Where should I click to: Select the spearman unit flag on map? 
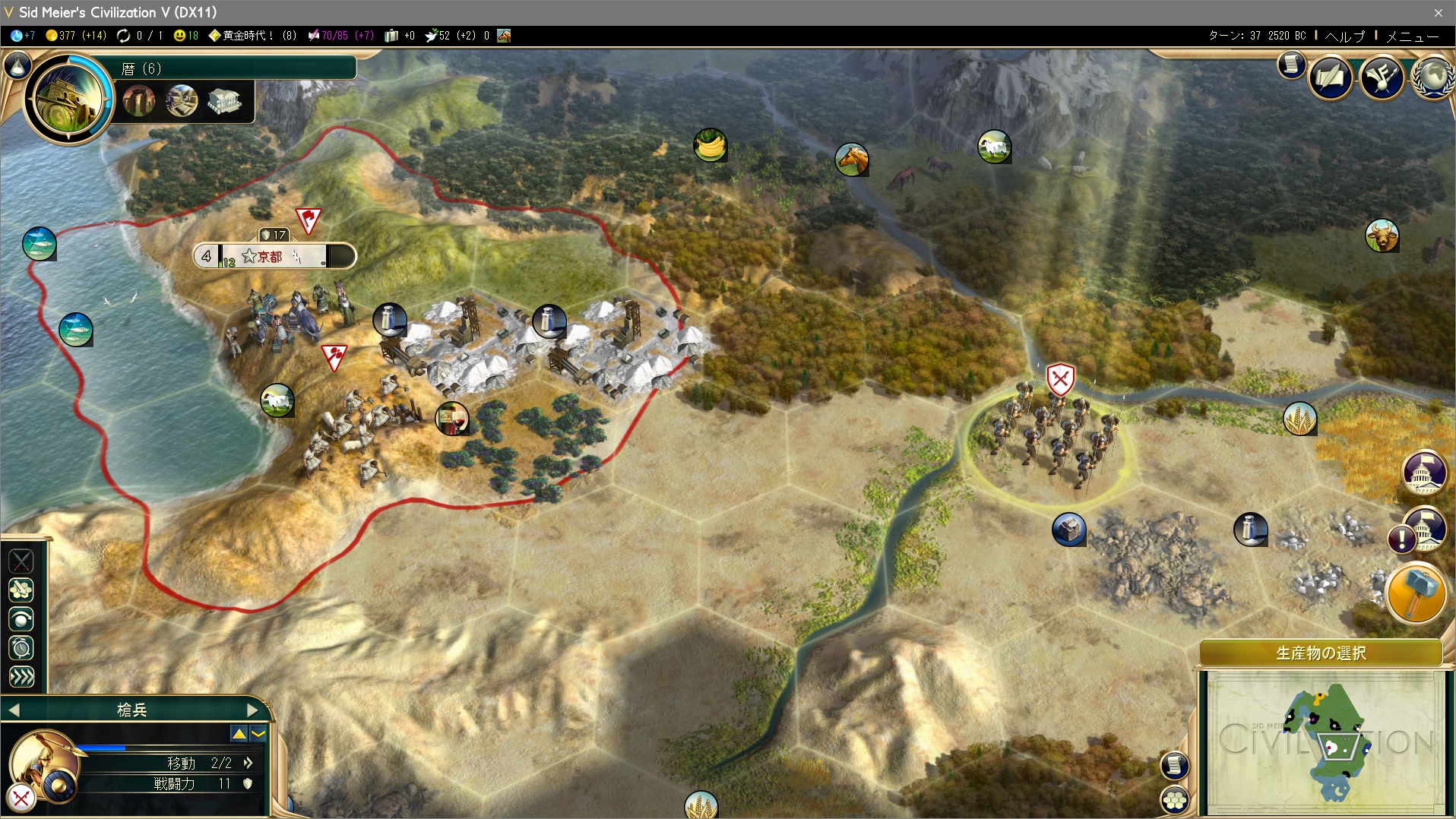click(x=1060, y=378)
